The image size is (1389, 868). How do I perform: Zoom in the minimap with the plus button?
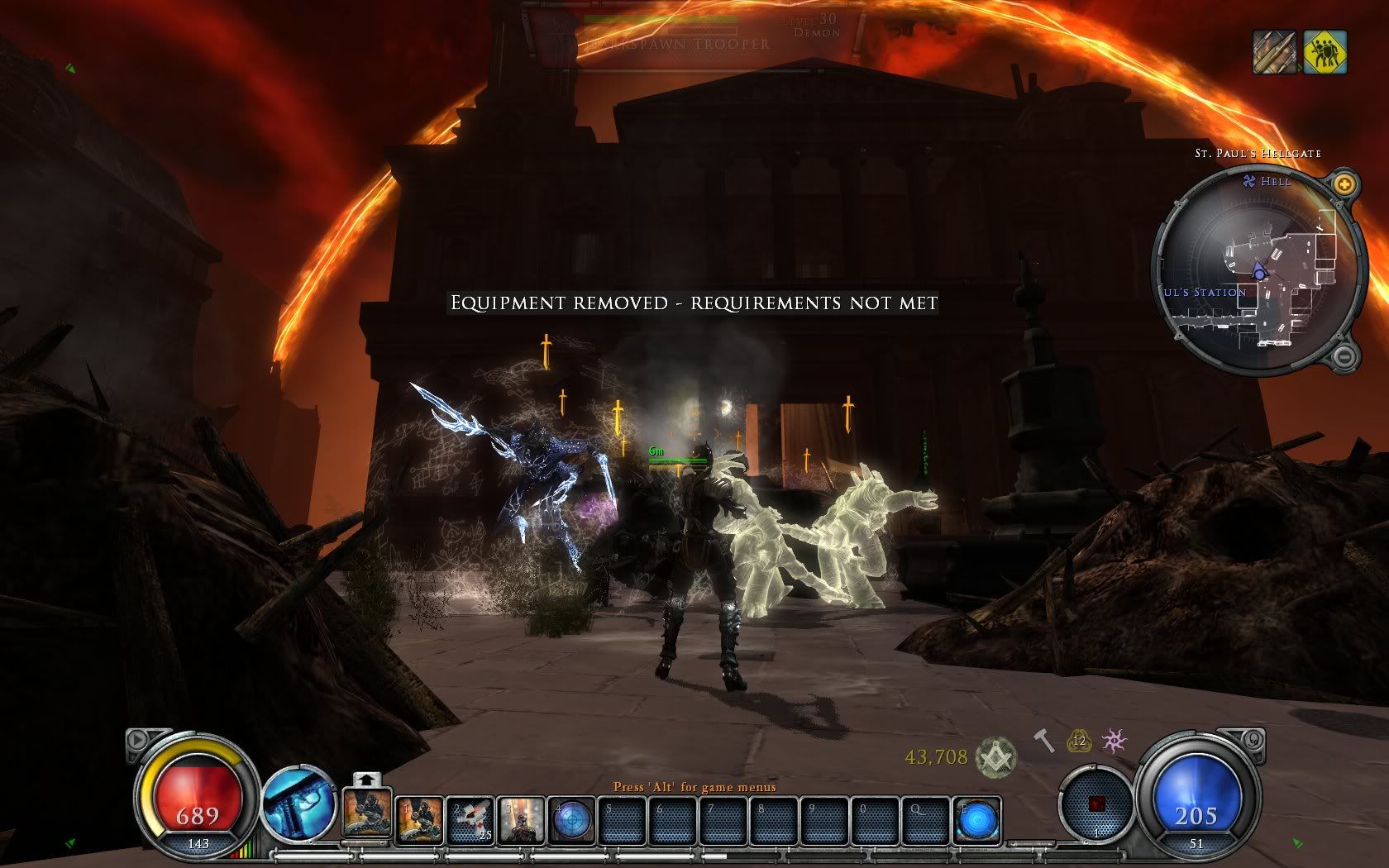[x=1345, y=184]
